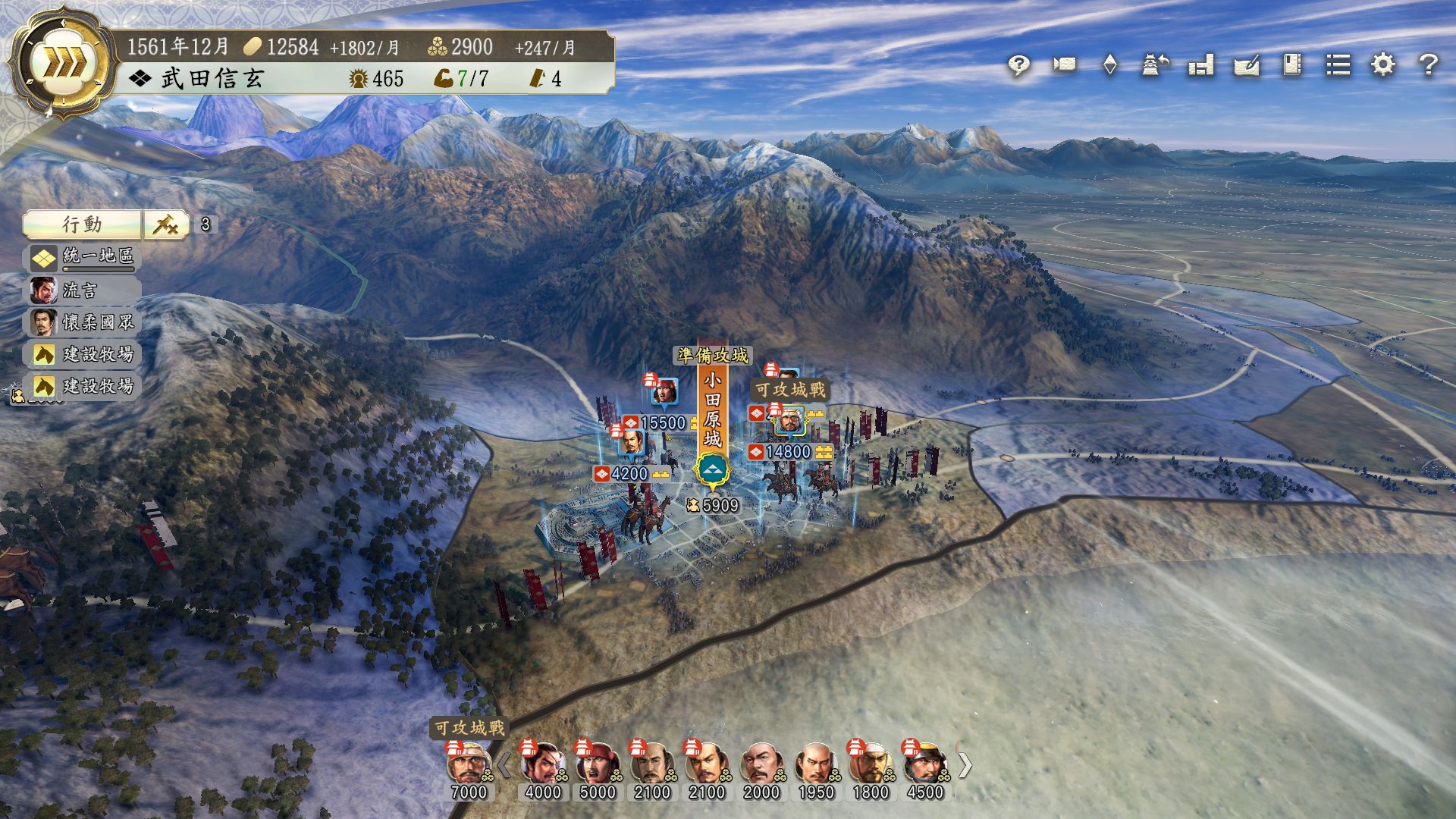Click the castle return icon
Screen dimensions: 1456x819
(1155, 65)
